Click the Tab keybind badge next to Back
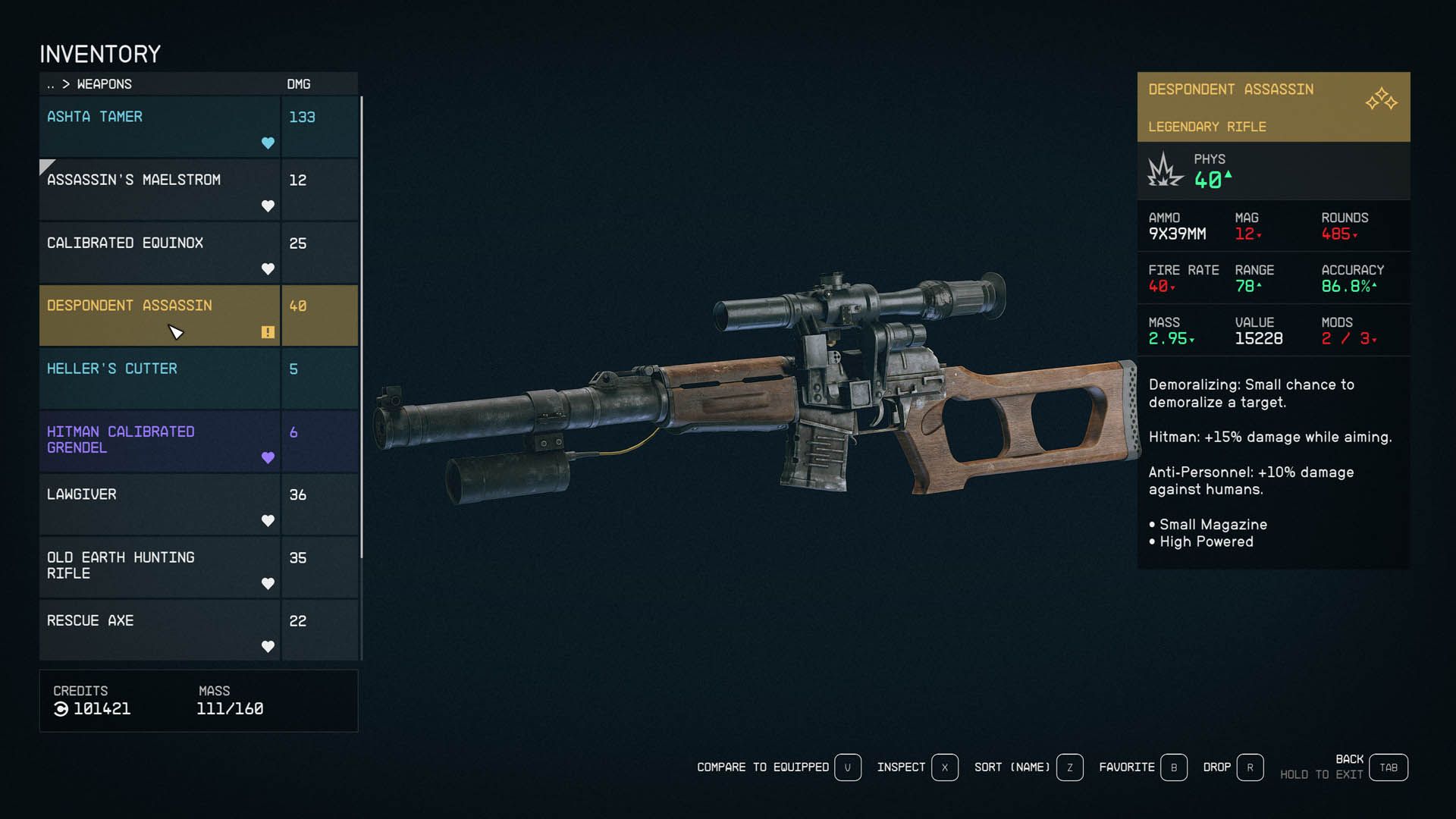Screen dimensions: 1456x819 [x=1389, y=767]
